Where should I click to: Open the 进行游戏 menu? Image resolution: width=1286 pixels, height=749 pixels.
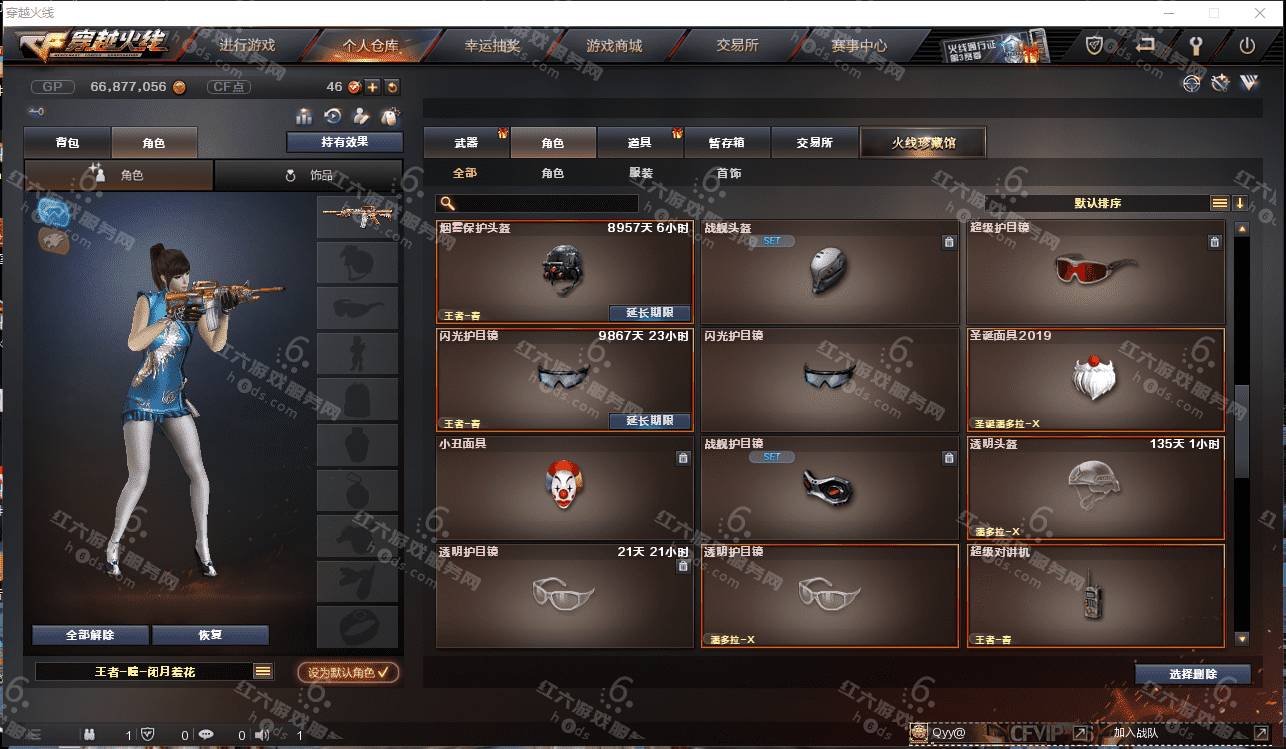coord(246,46)
